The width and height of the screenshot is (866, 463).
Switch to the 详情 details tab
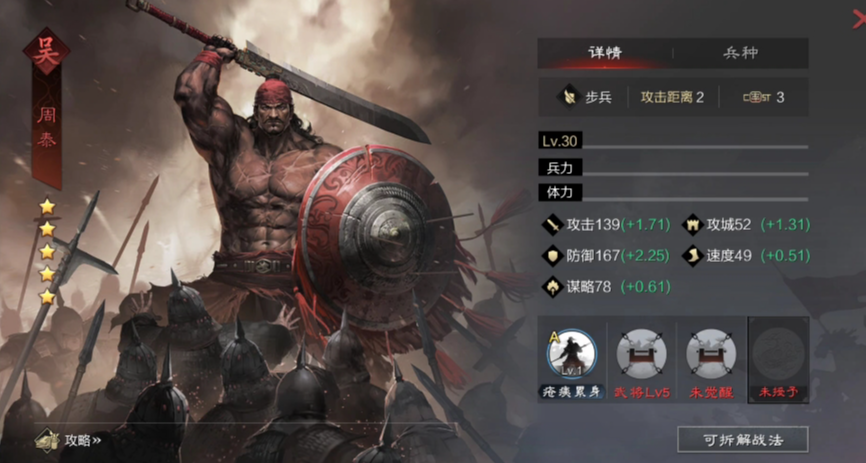pos(604,53)
